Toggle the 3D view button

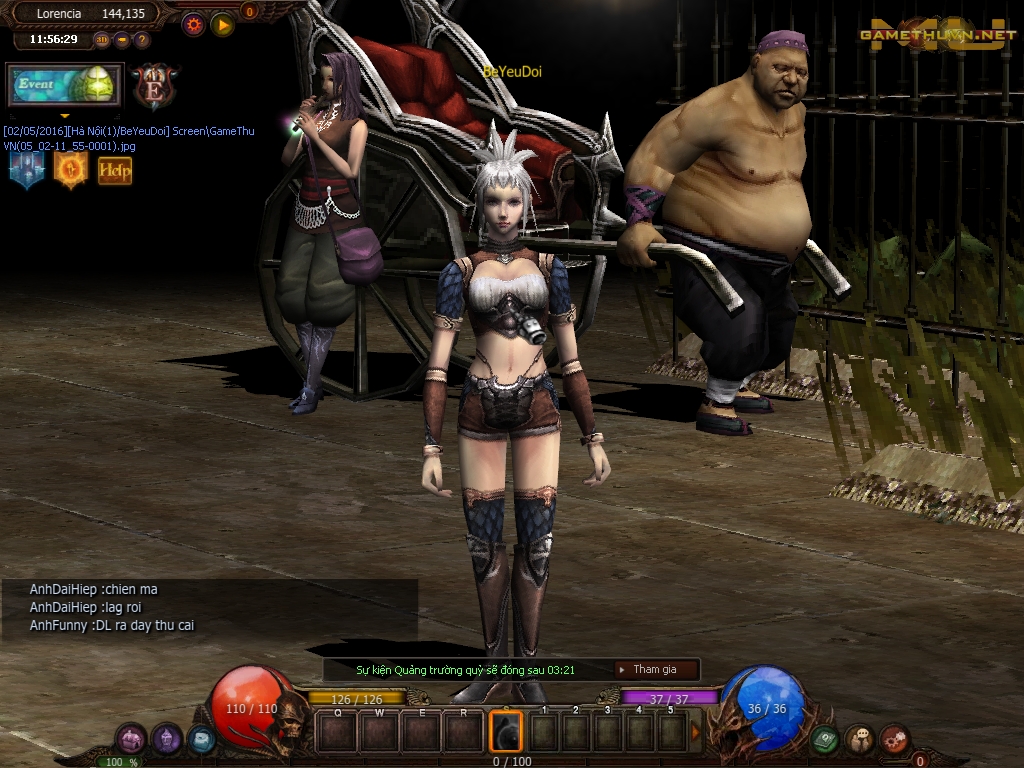102,40
